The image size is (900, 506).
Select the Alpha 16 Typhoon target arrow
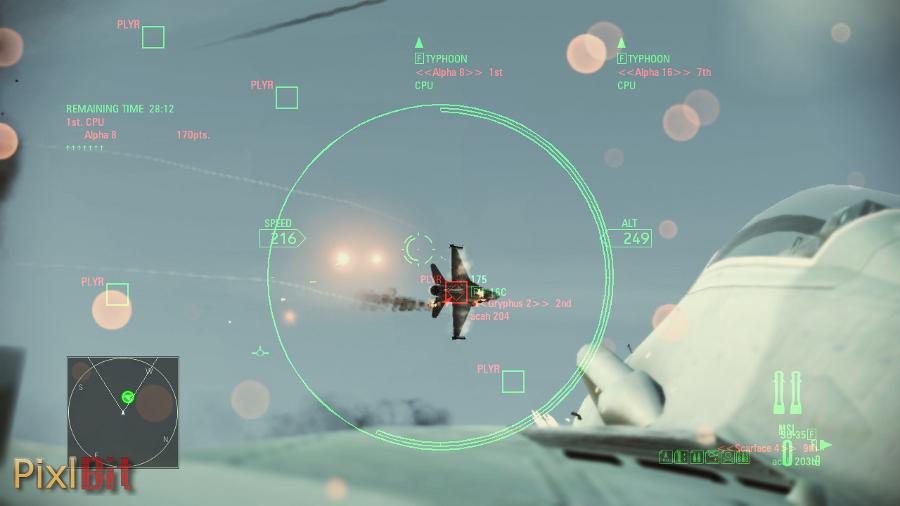[621, 43]
